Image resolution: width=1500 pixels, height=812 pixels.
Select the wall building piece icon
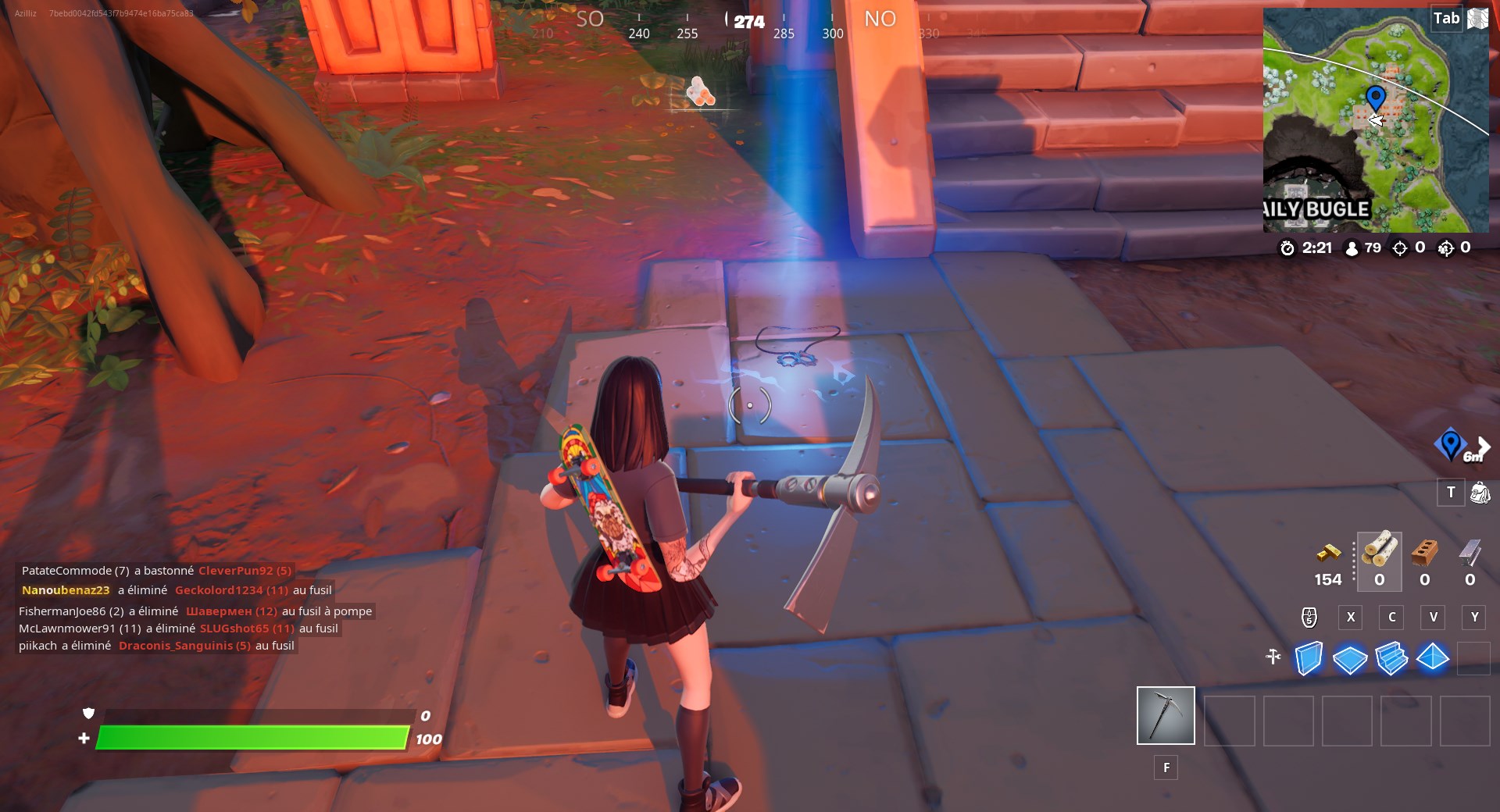(x=1309, y=660)
